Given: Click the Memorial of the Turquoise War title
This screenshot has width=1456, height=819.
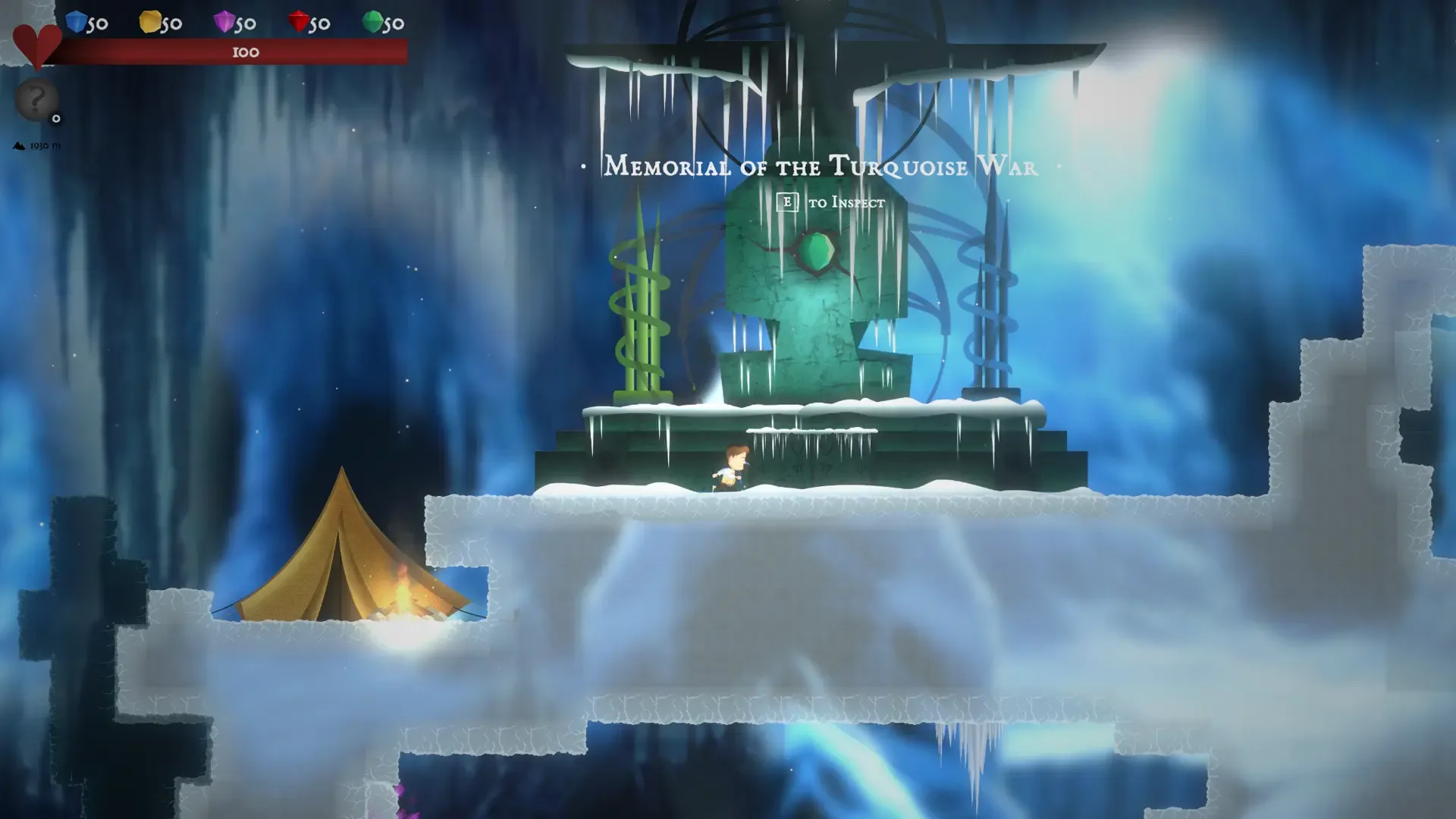Looking at the screenshot, I should [x=819, y=168].
